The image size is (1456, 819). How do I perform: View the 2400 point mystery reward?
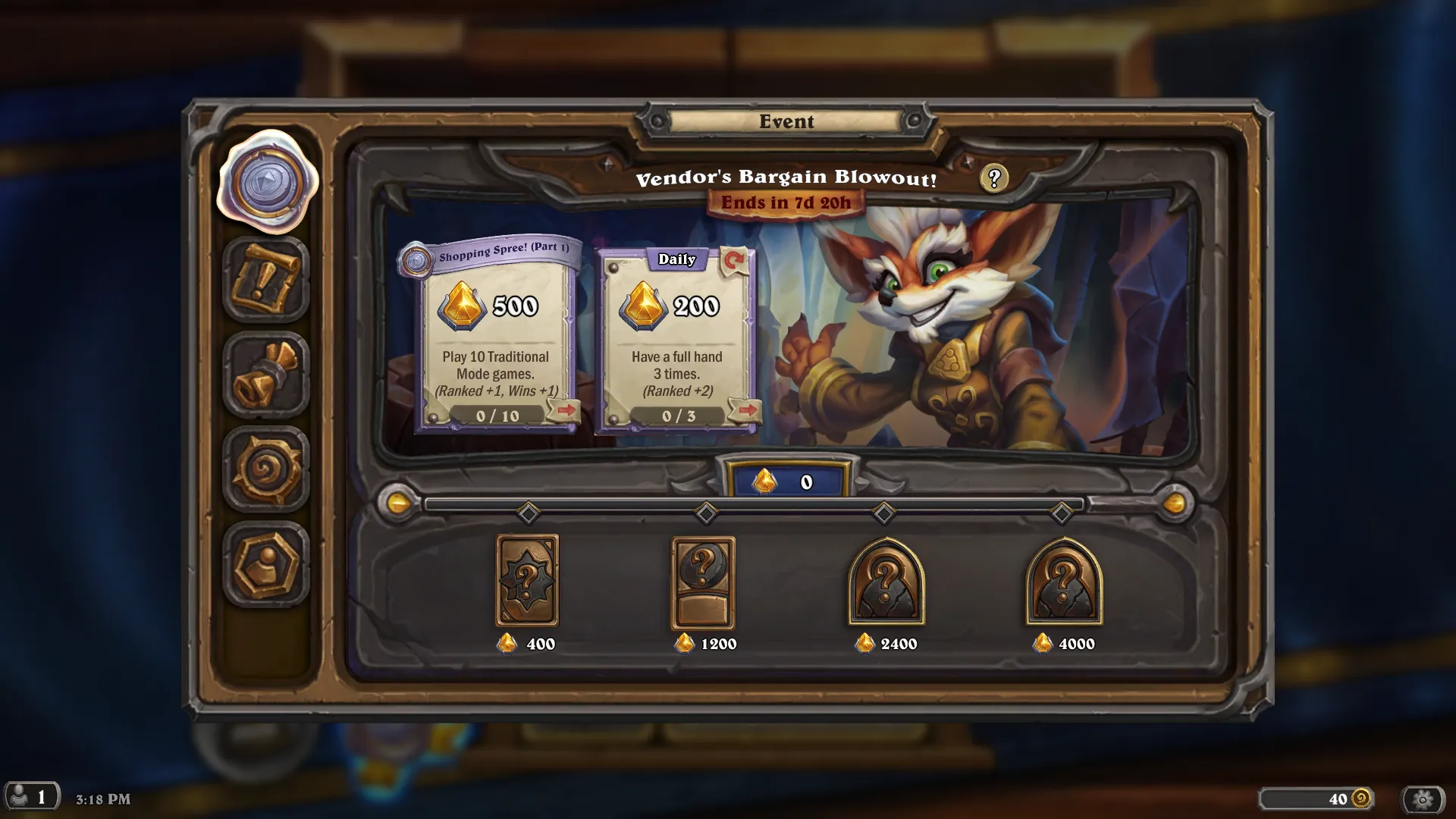pos(886,582)
